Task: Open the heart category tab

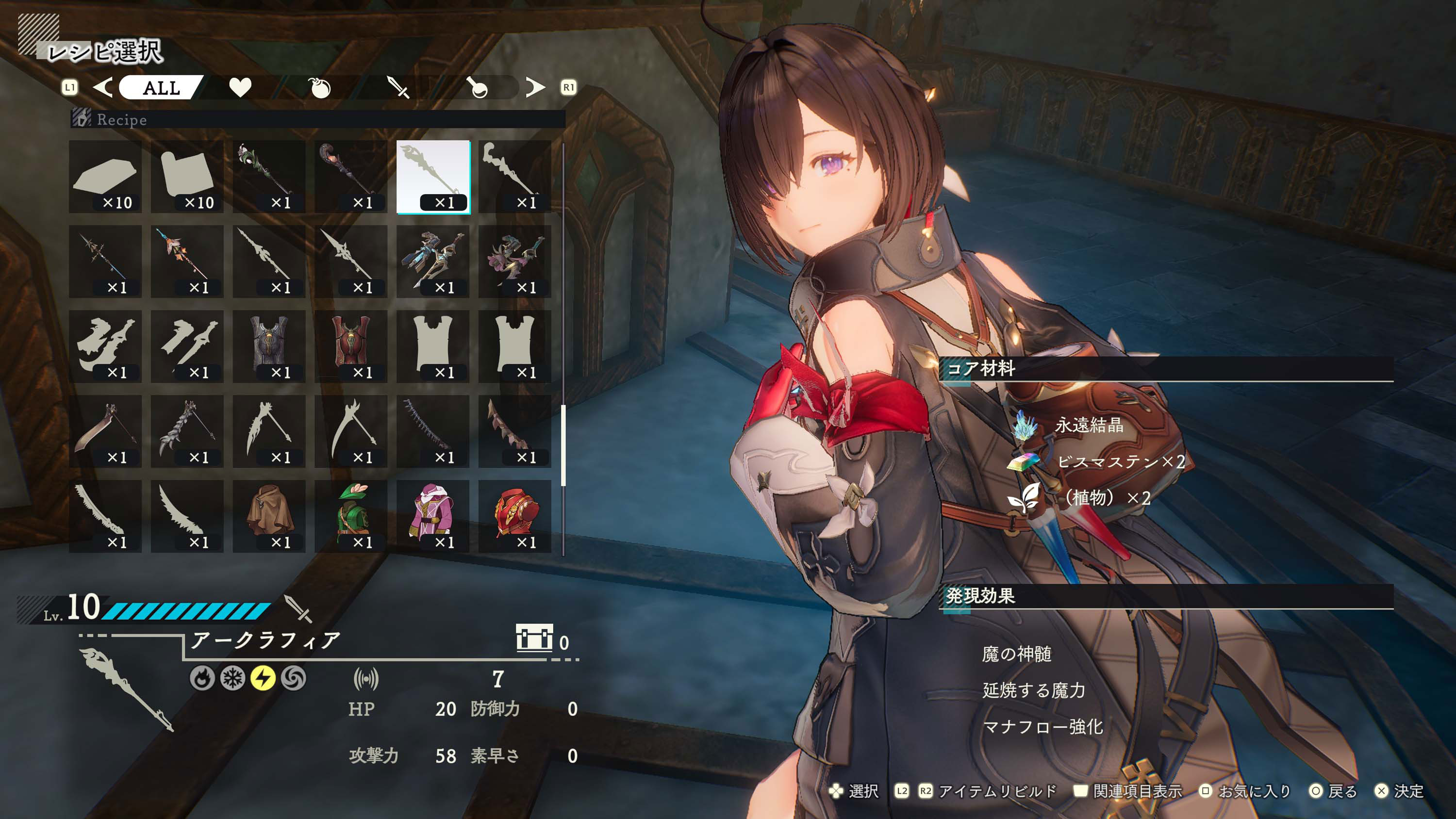Action: [240, 88]
